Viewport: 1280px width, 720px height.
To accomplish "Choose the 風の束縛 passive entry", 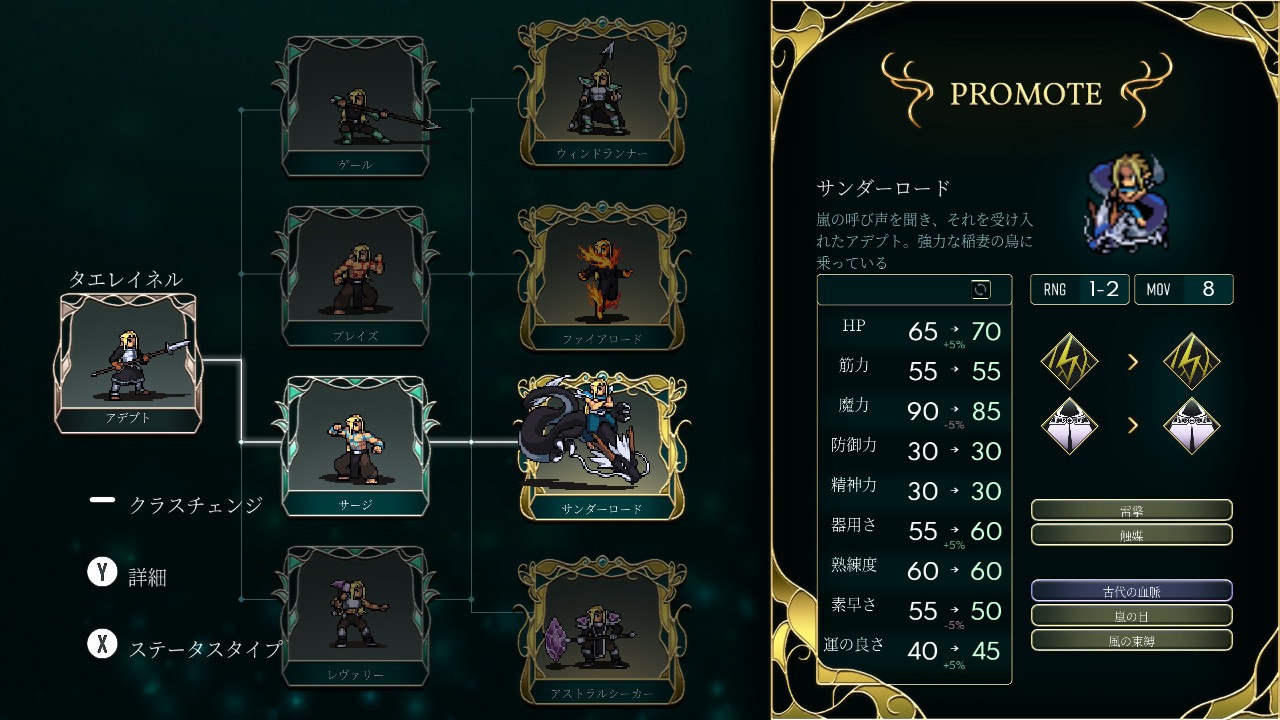I will pos(1131,640).
